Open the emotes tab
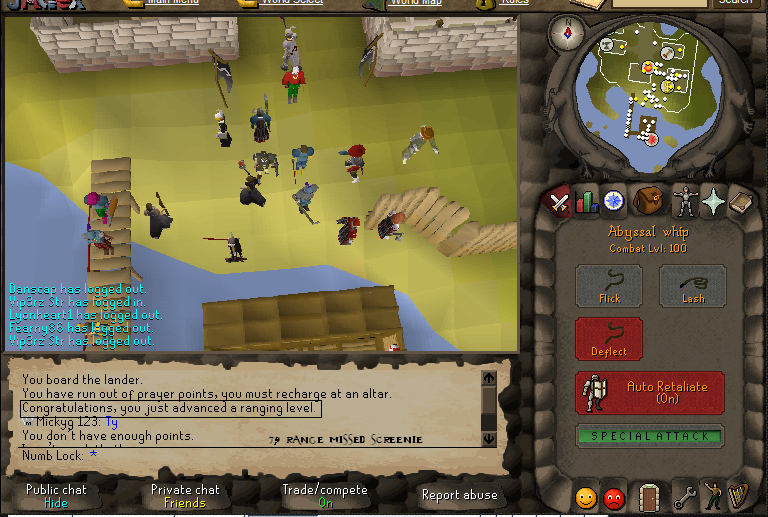Image resolution: width=768 pixels, height=517 pixels. click(x=713, y=496)
